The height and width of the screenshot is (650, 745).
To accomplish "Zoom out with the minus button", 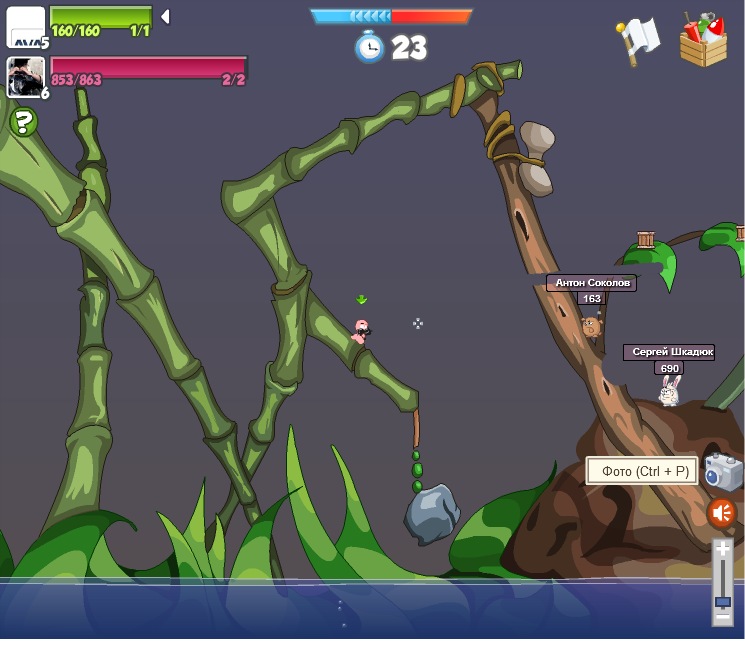I will (x=722, y=618).
